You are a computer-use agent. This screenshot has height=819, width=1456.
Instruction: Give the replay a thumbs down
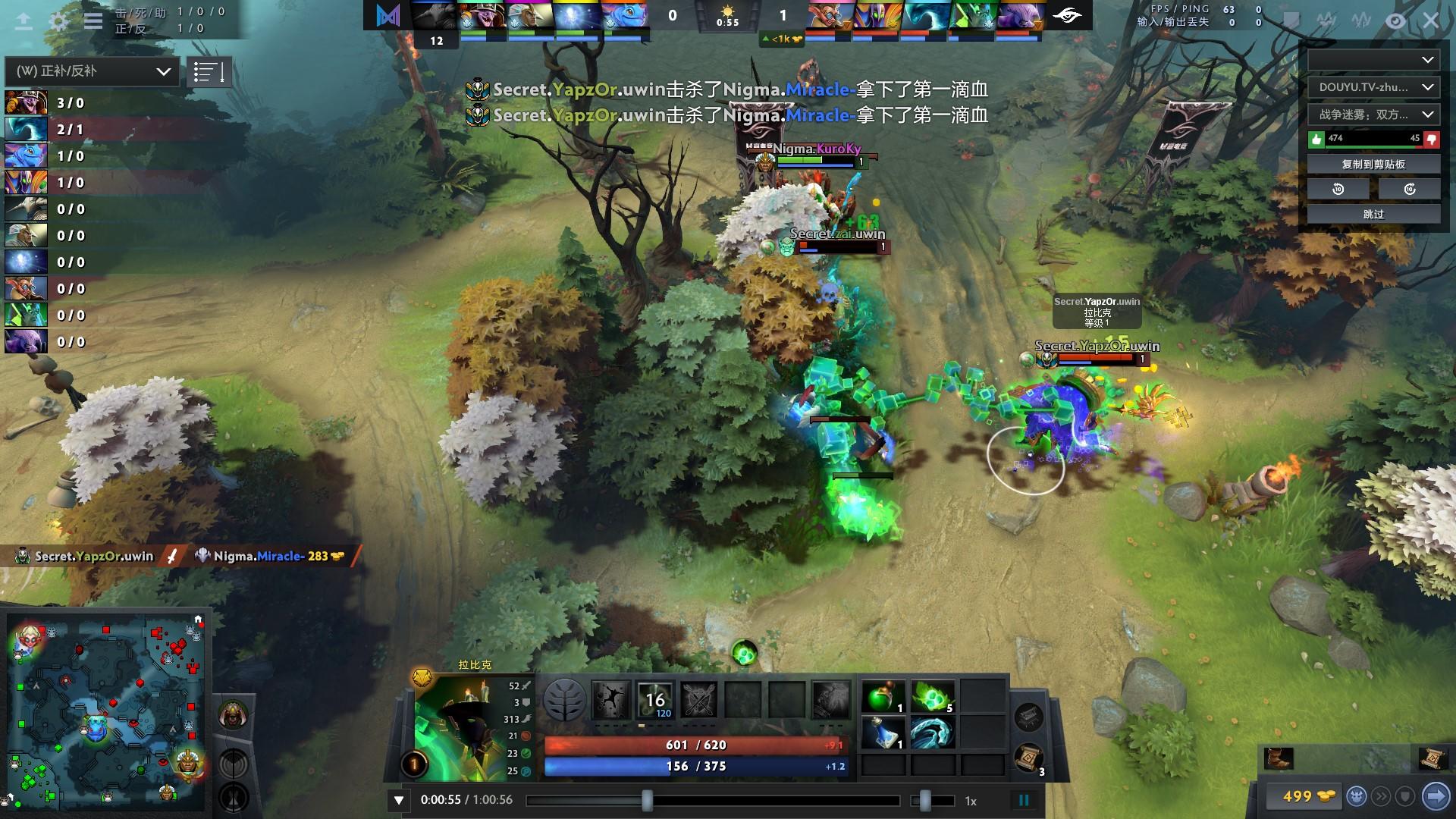point(1432,139)
